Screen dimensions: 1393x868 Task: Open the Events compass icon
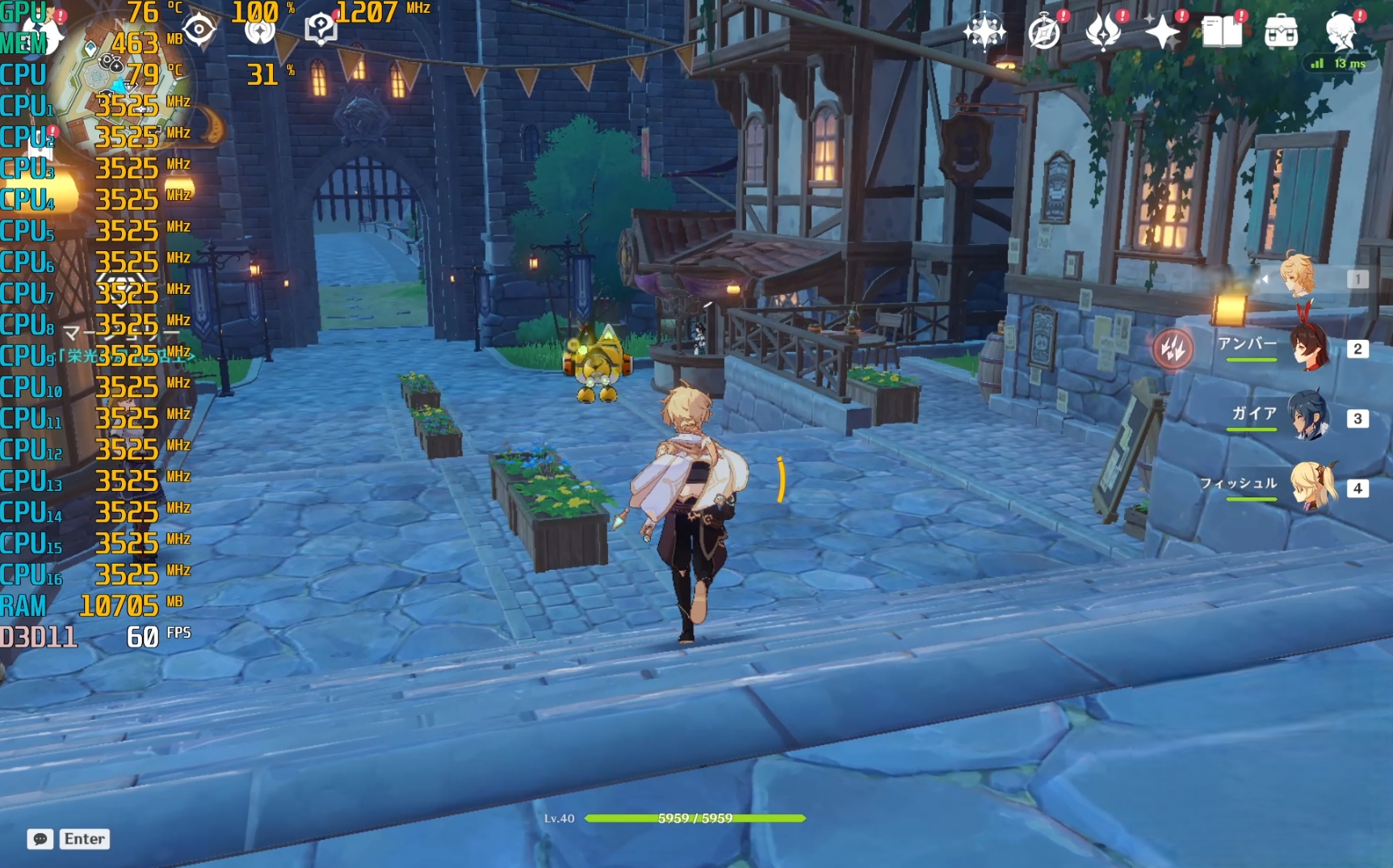point(1044,33)
